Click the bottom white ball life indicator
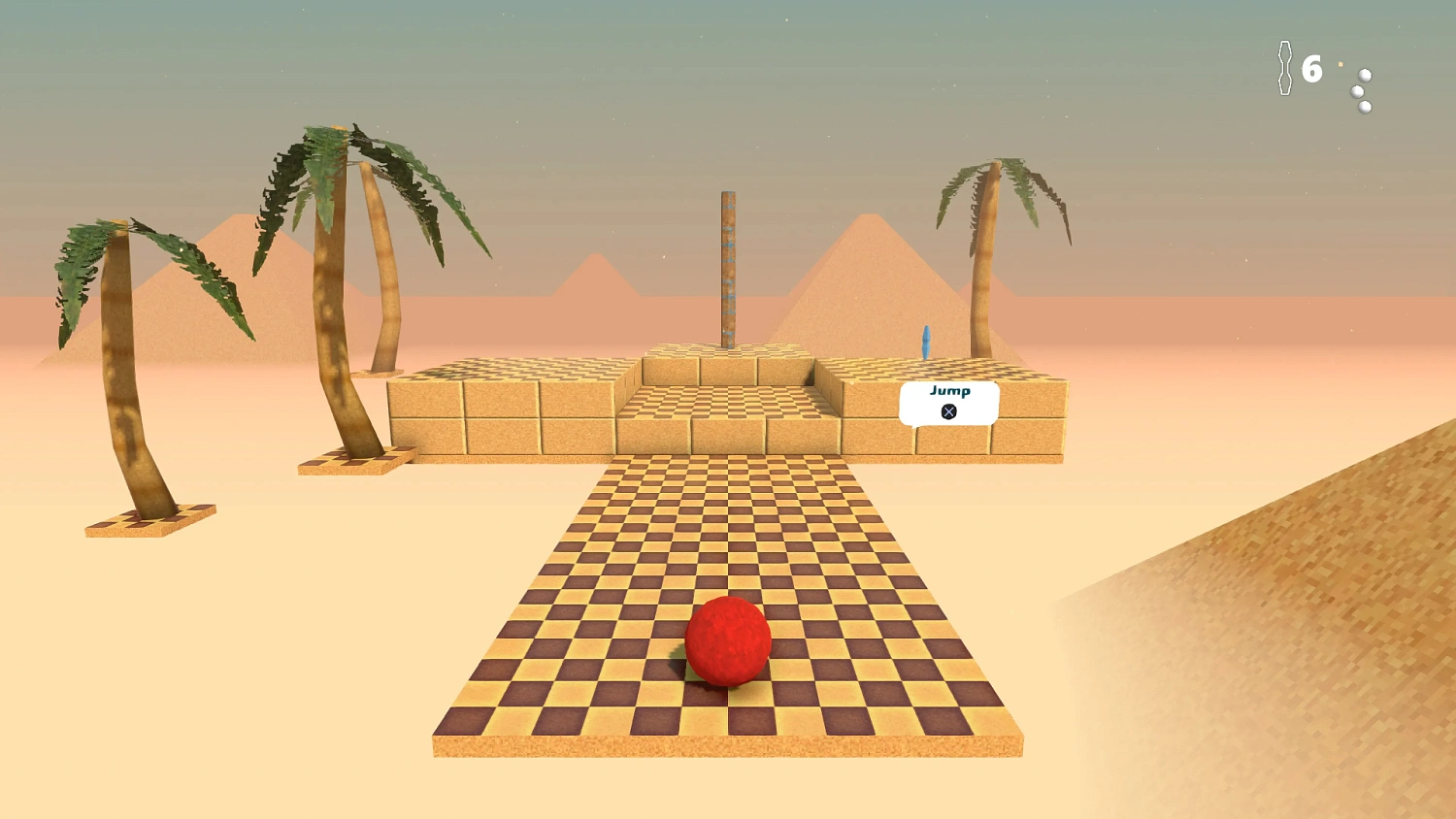This screenshot has width=1456, height=819. click(x=1365, y=107)
